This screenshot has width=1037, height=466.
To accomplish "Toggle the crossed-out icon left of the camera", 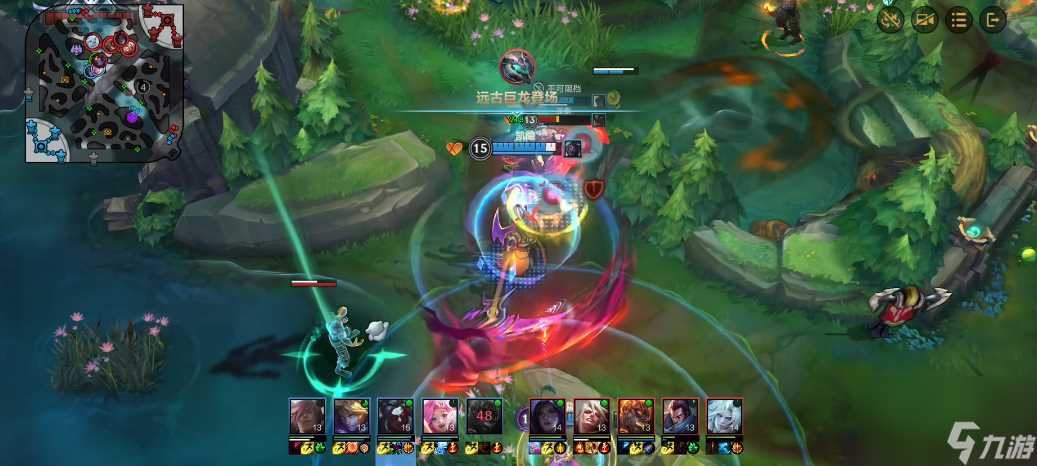I will (x=890, y=19).
